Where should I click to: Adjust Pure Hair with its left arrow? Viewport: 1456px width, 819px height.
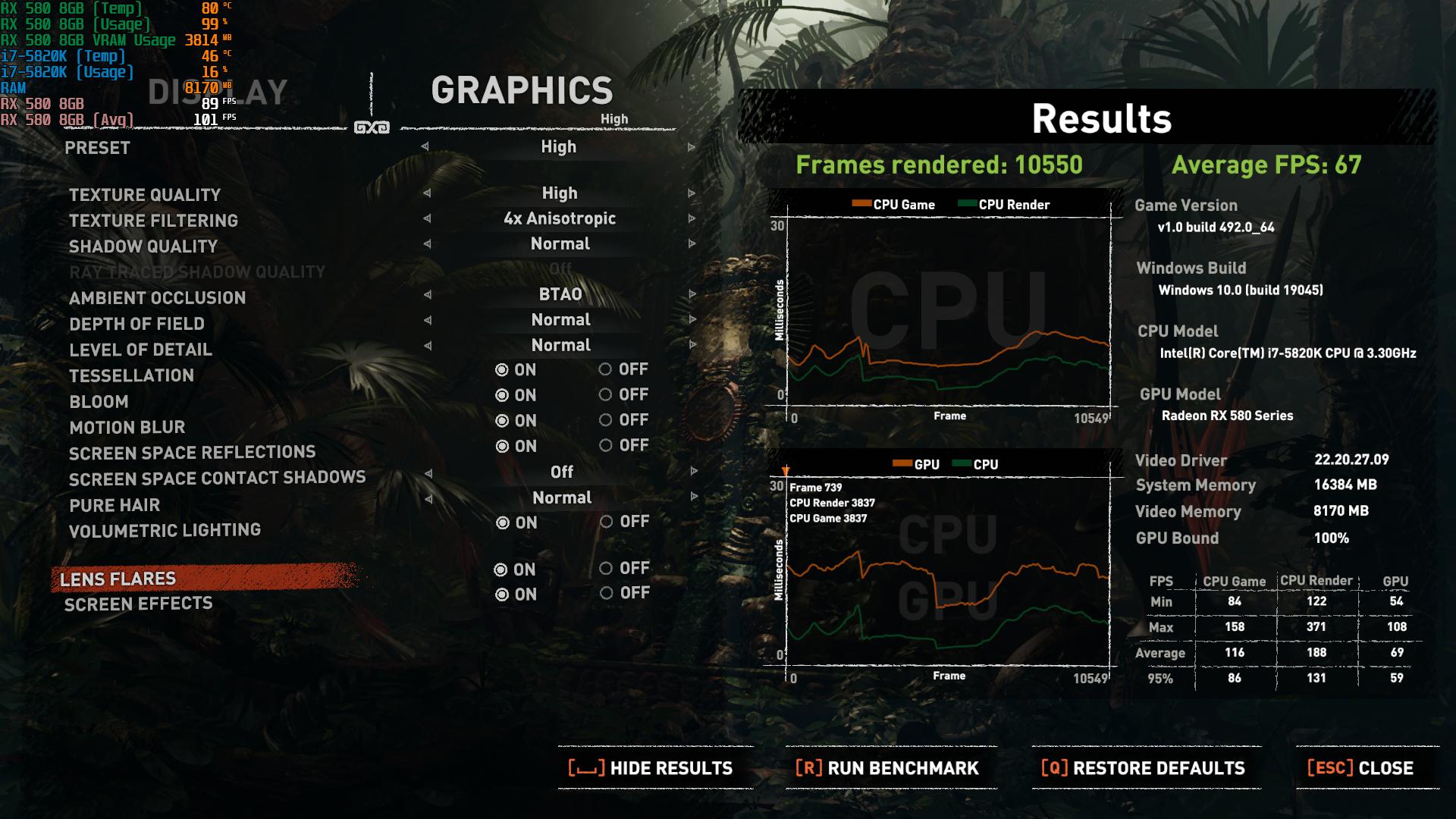coord(430,497)
